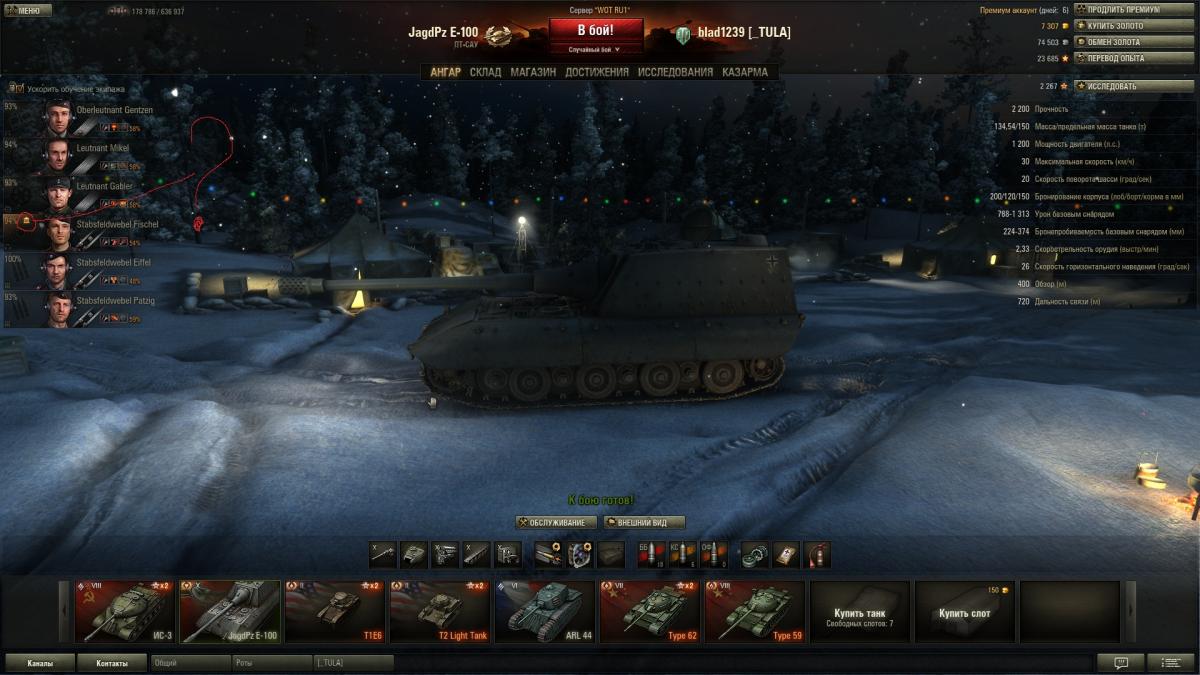The image size is (1200, 675).
Task: Click Продлить премиум button
Action: tap(1134, 9)
